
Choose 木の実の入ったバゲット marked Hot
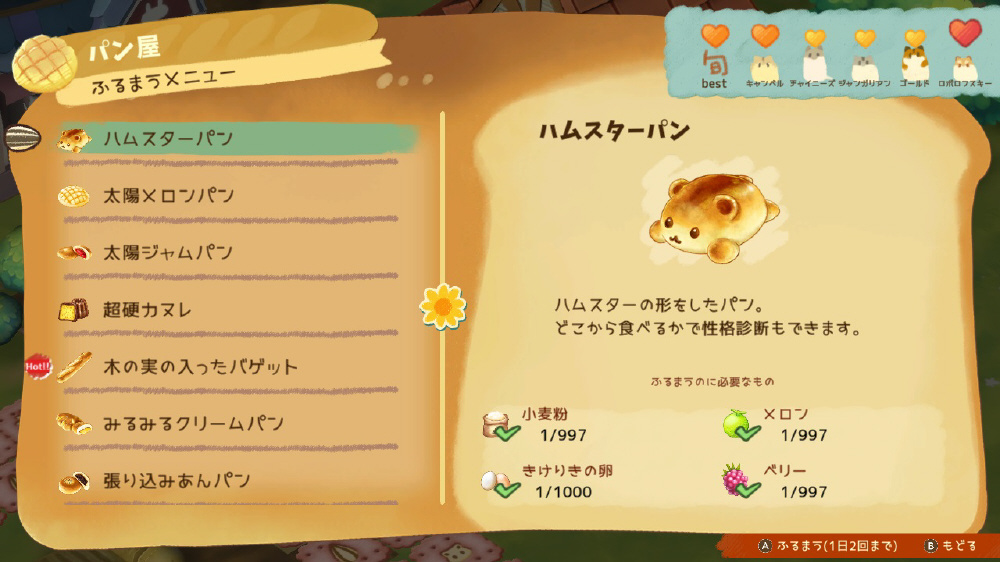200,367
